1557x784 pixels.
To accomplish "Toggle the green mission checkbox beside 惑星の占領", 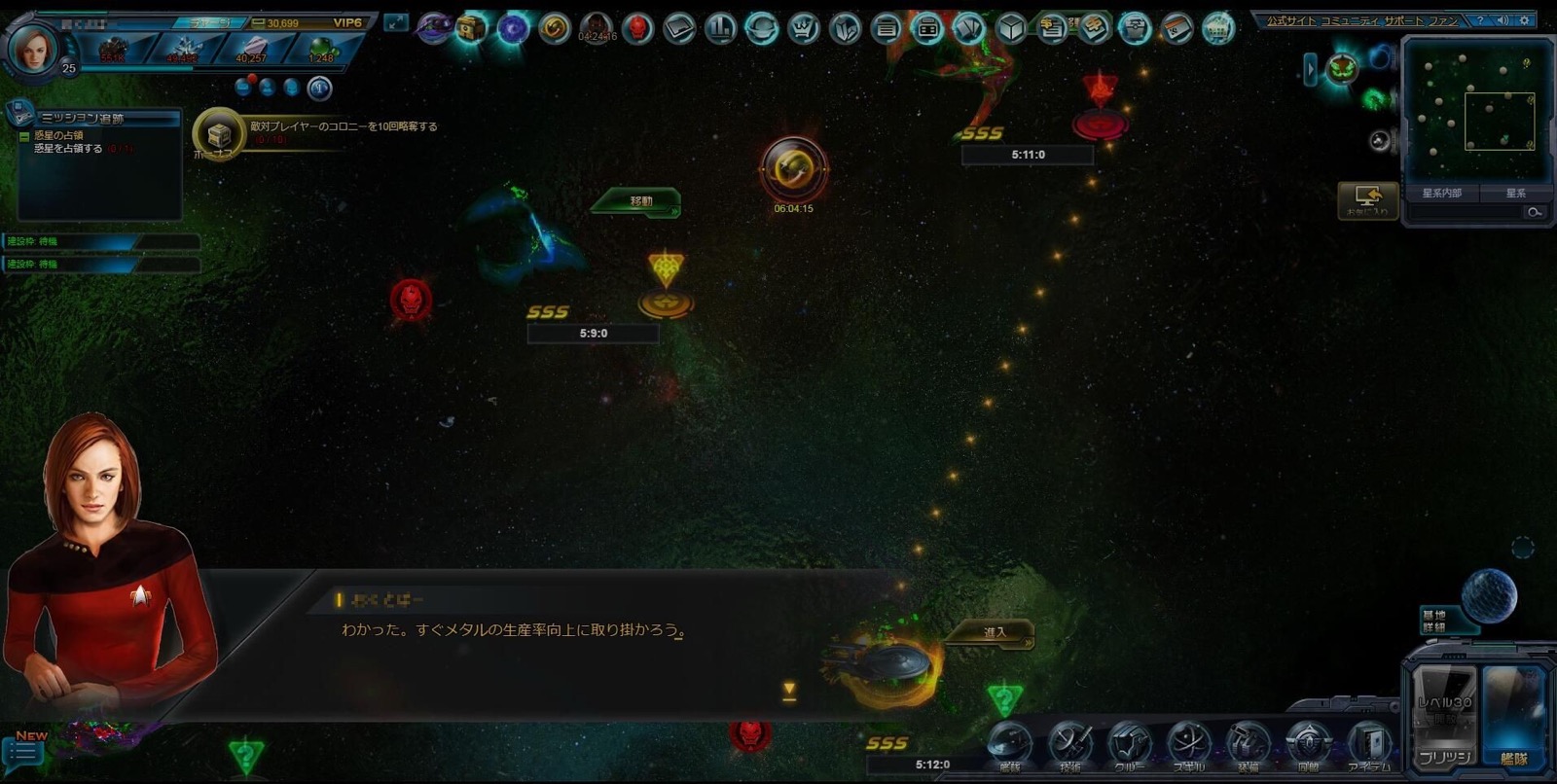I will (x=24, y=137).
